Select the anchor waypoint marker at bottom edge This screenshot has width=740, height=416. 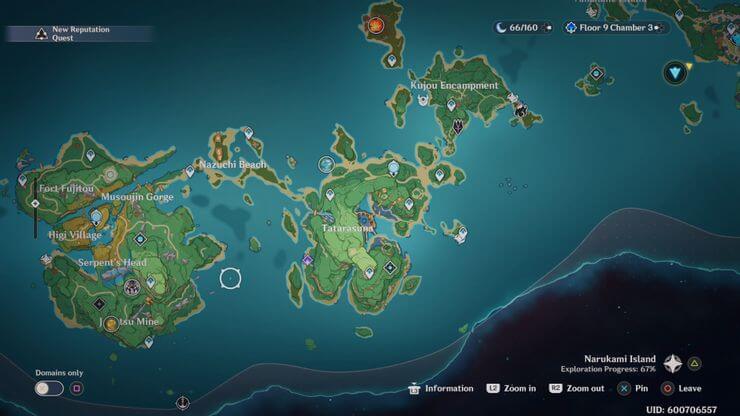[181, 404]
